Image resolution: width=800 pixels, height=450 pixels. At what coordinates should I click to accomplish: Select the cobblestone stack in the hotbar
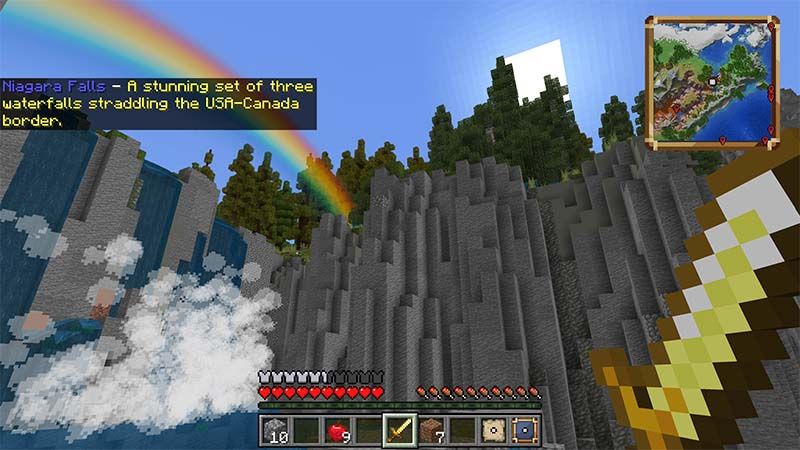277,431
